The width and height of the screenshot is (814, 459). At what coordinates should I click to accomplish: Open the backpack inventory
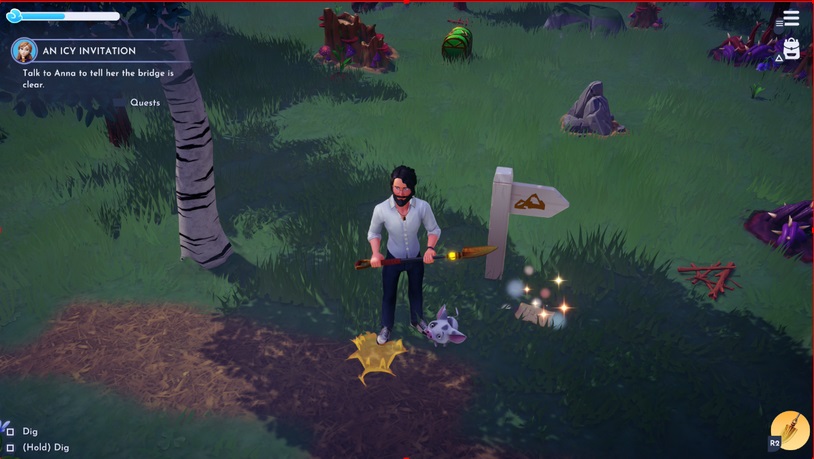pyautogui.click(x=791, y=49)
